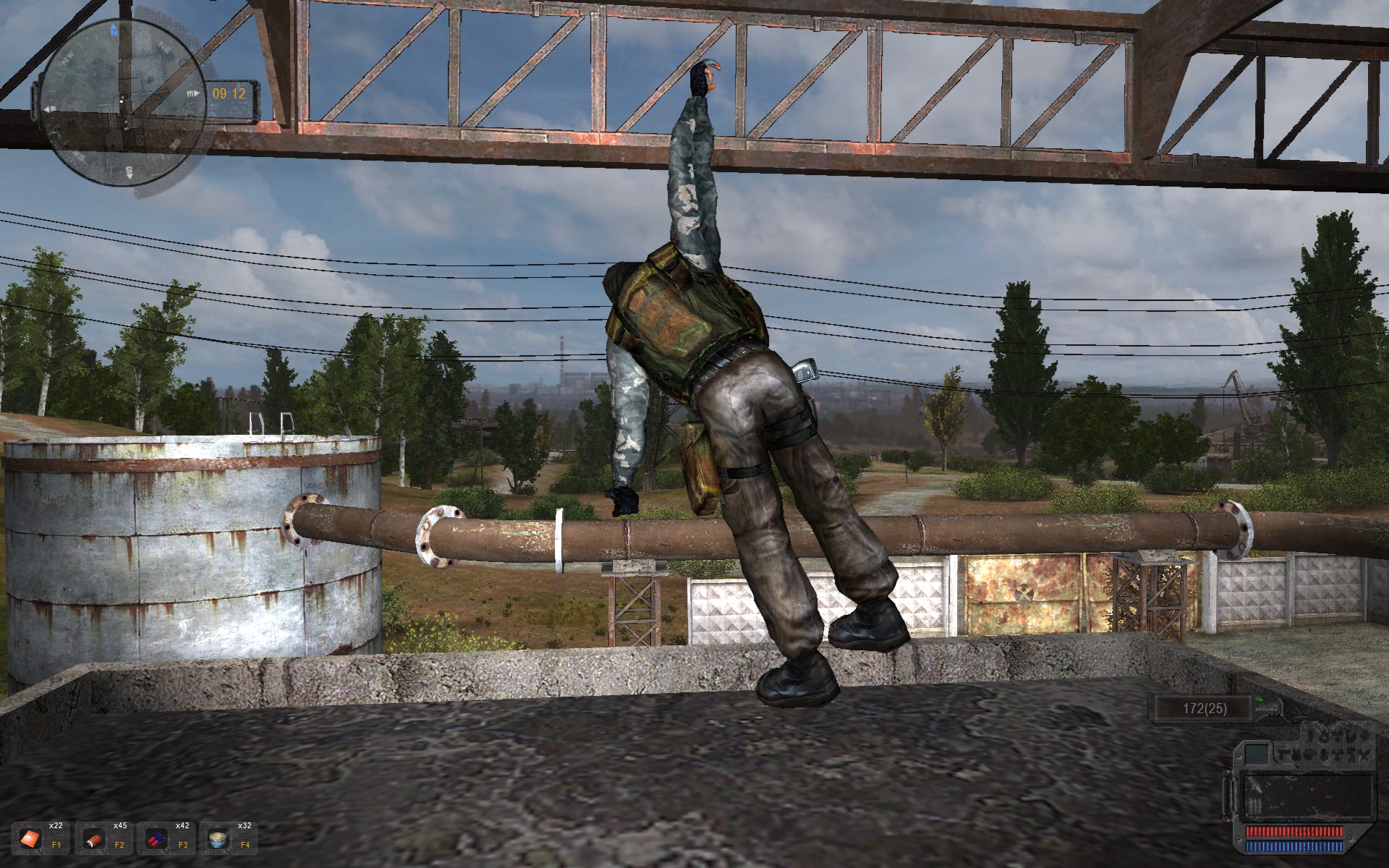Screen dimensions: 1389x868
Task: Click the in-game clock showing 09:12
Action: [228, 93]
